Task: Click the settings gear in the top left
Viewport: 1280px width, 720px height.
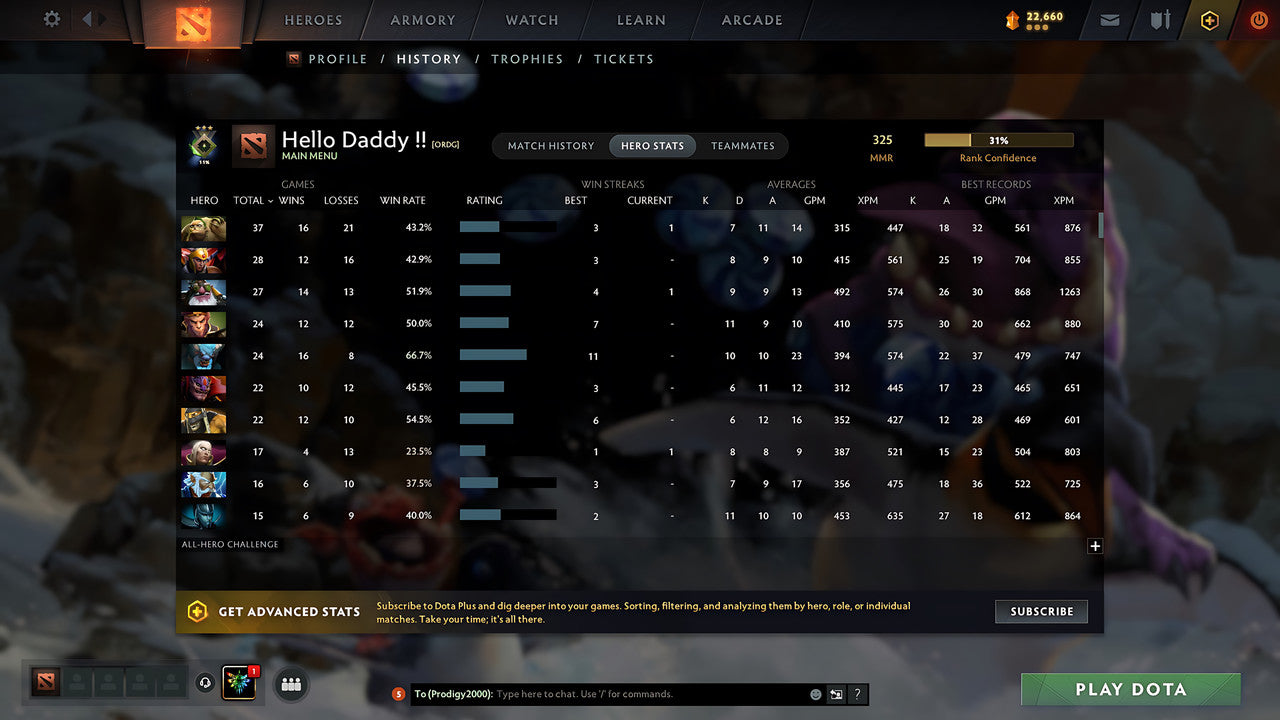Action: point(53,18)
